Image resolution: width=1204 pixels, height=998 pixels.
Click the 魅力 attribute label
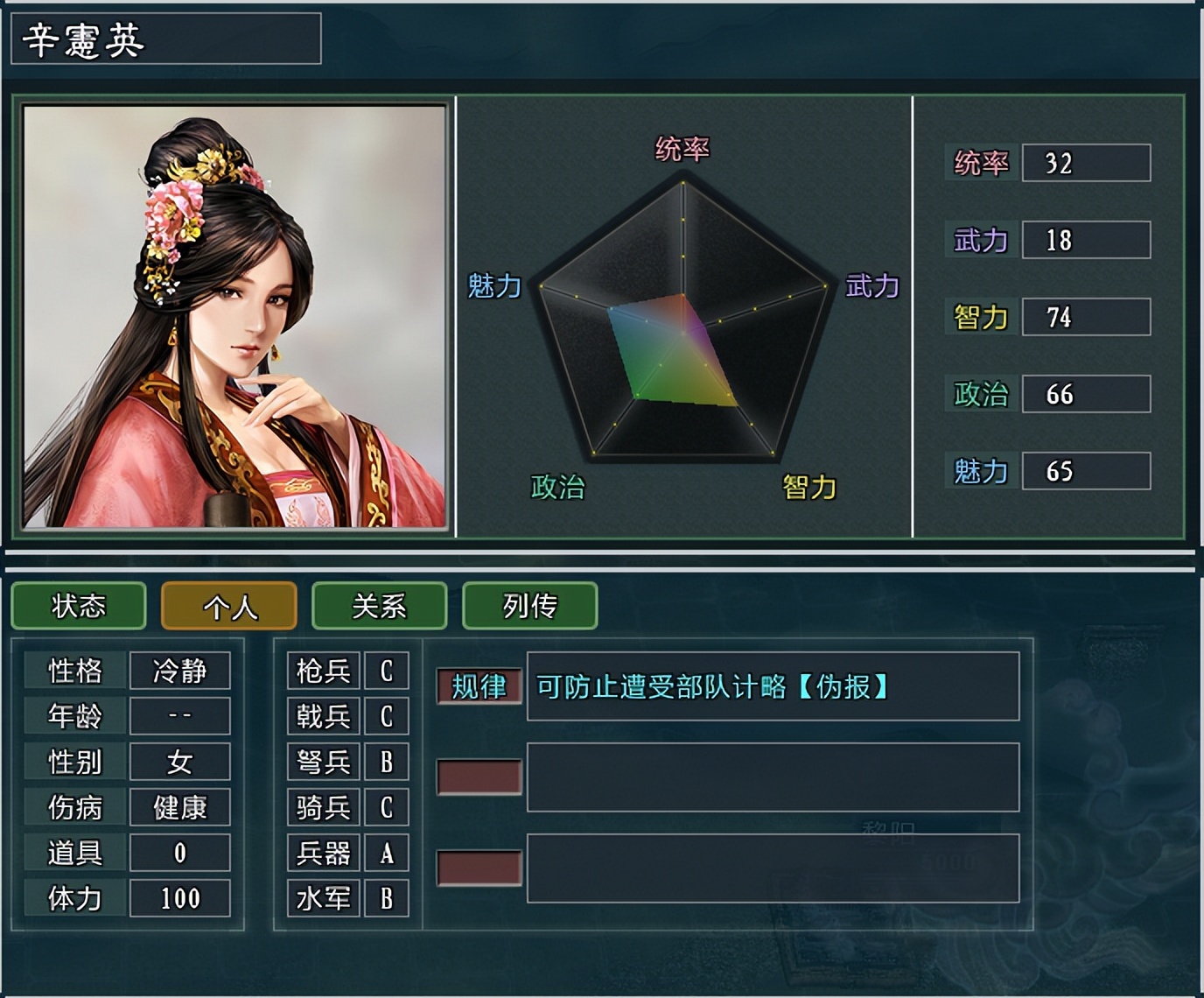982,471
